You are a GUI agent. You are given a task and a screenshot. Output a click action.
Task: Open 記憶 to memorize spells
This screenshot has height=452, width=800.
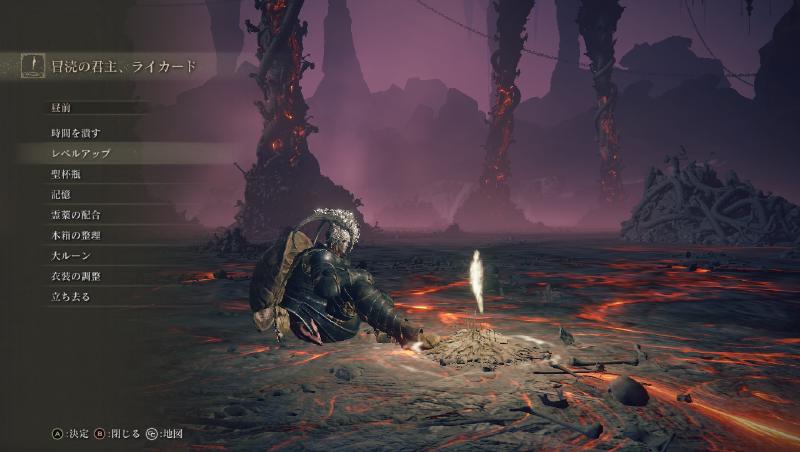click(x=61, y=194)
